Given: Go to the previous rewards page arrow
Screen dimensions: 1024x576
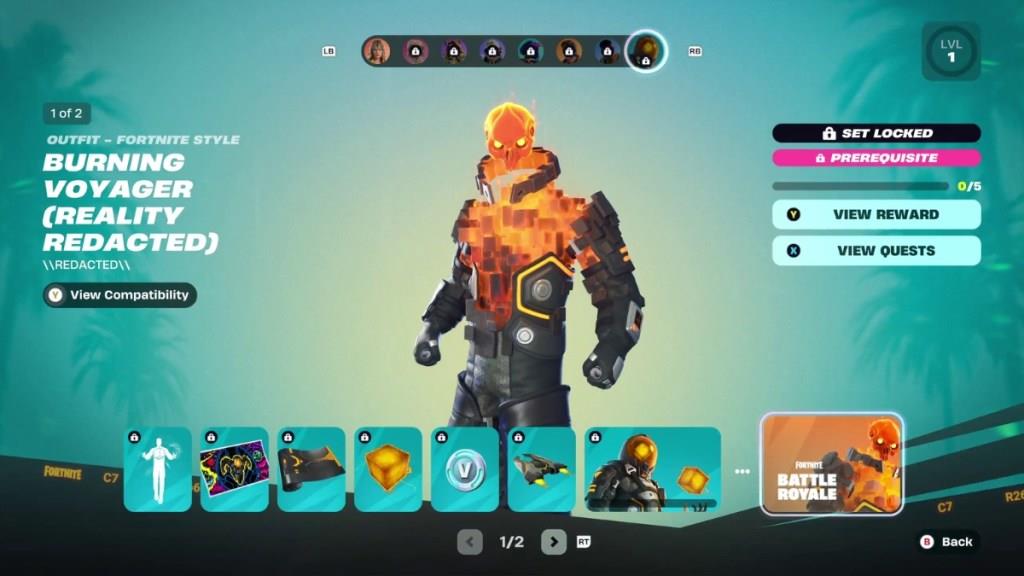Looking at the screenshot, I should (x=470, y=542).
